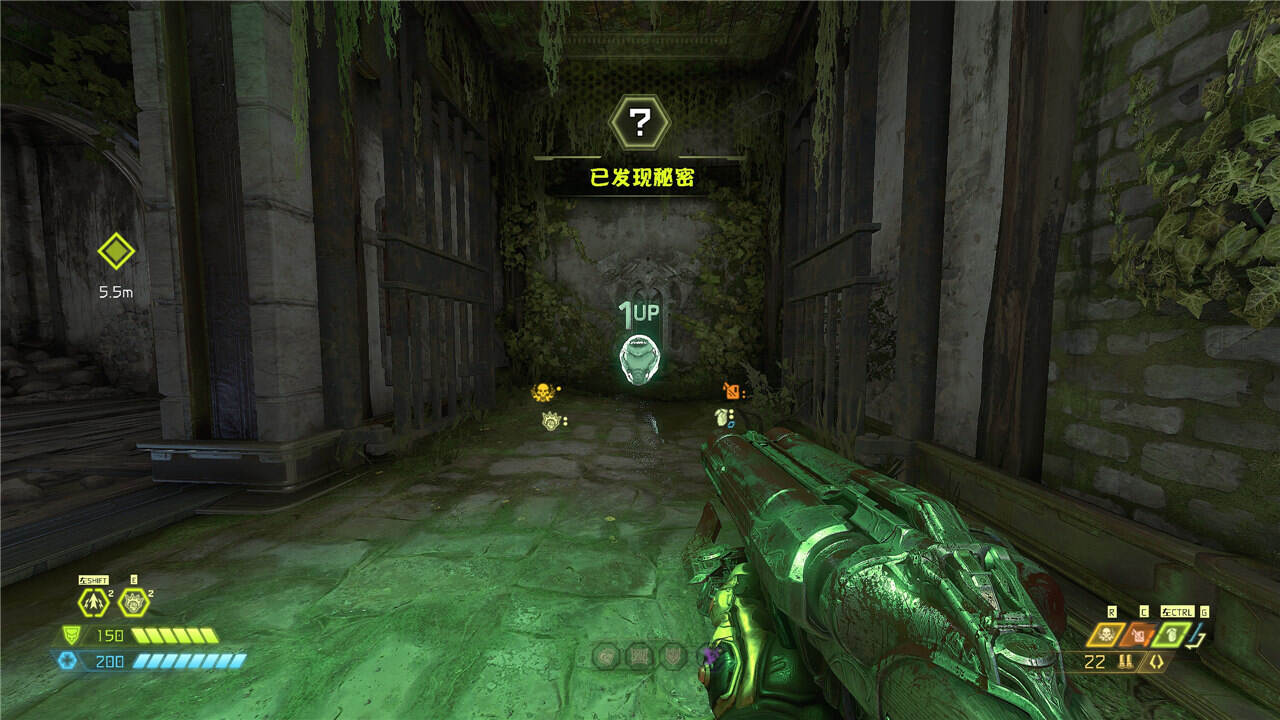Select the green frag grenade icon
The height and width of the screenshot is (720, 1280).
click(1171, 634)
